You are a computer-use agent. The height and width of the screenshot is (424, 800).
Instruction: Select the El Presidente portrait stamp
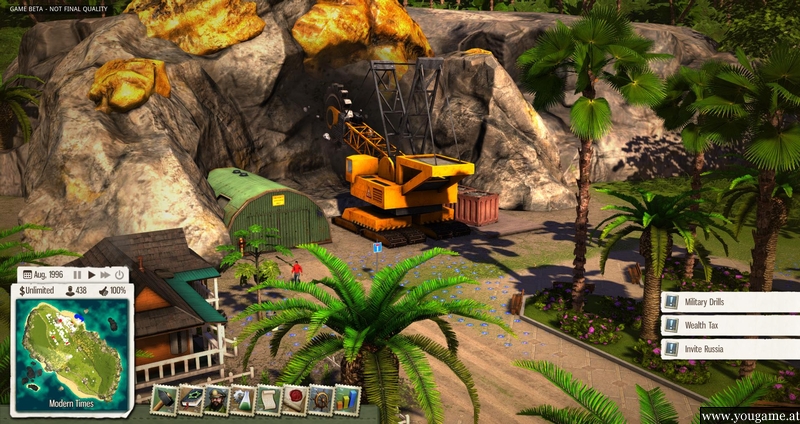[x=217, y=399]
